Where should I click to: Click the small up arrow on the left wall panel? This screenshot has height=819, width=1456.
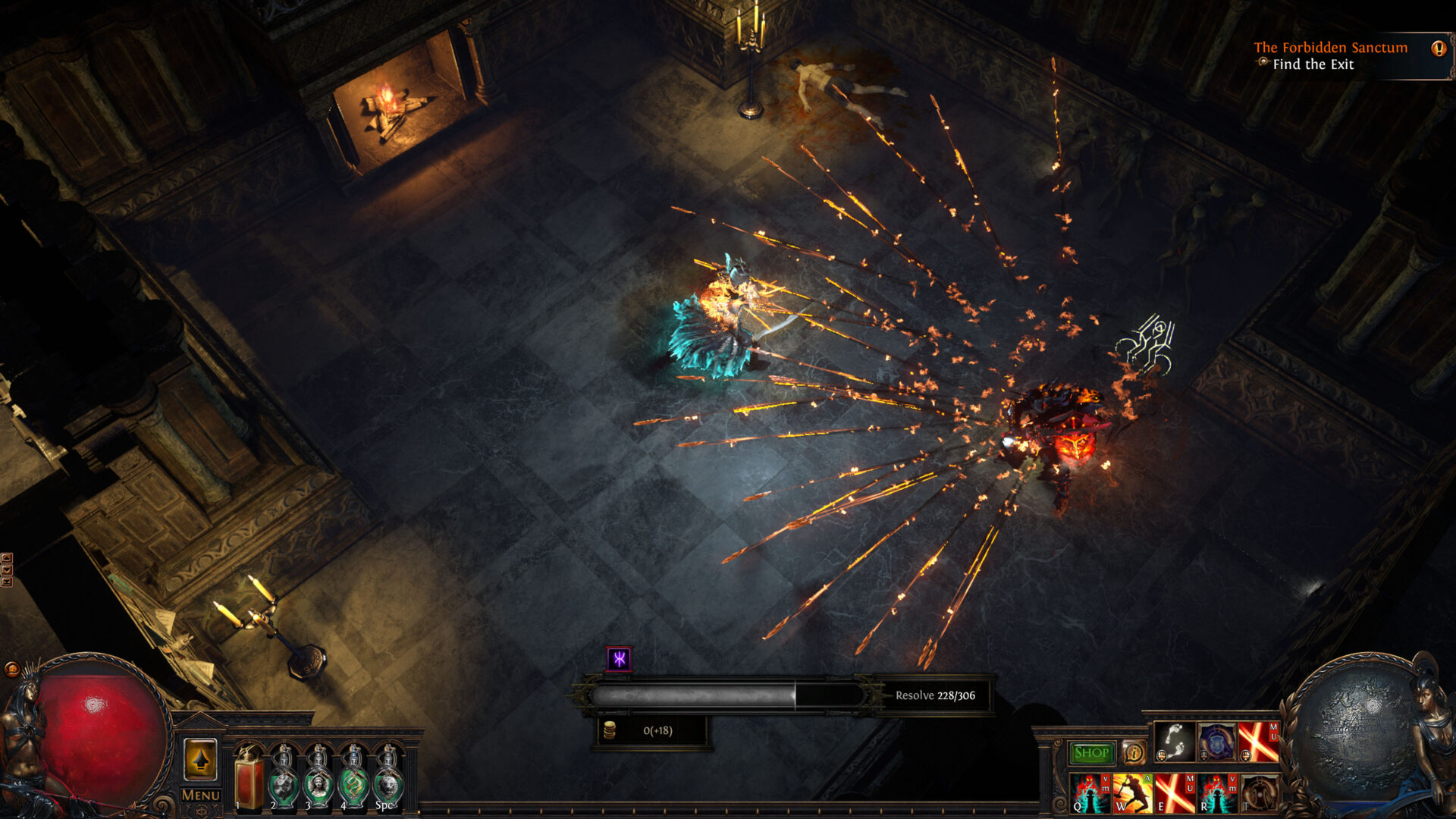tap(7, 558)
